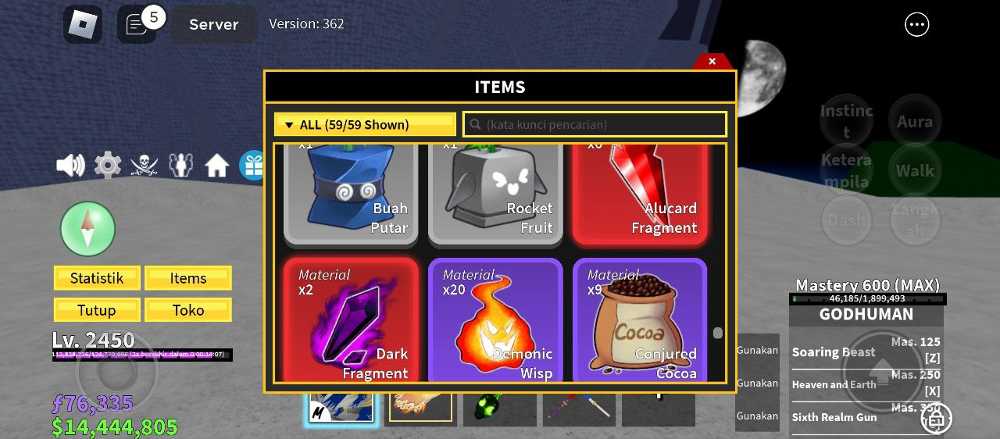
Task: Click the green compass icon
Action: point(88,229)
